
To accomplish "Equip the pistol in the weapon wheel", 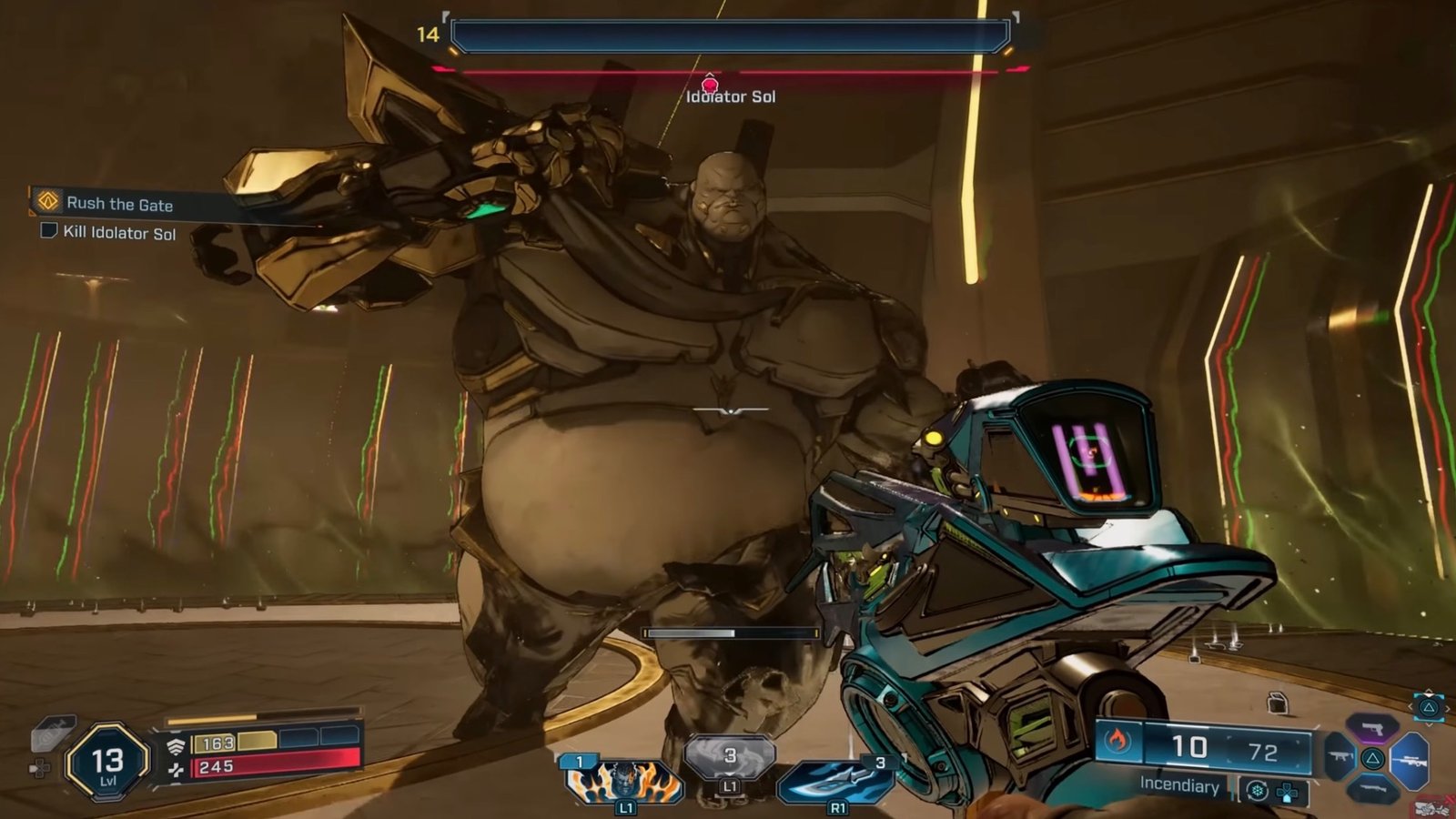I will (1373, 728).
